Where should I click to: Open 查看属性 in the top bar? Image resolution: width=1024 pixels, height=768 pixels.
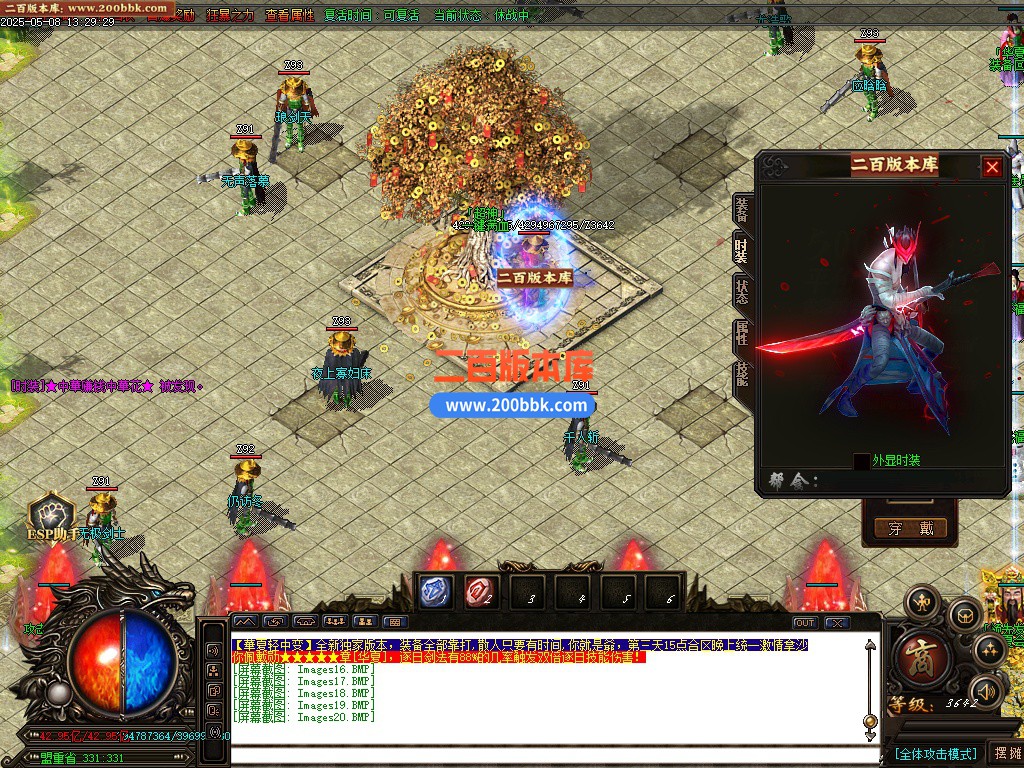tap(289, 16)
